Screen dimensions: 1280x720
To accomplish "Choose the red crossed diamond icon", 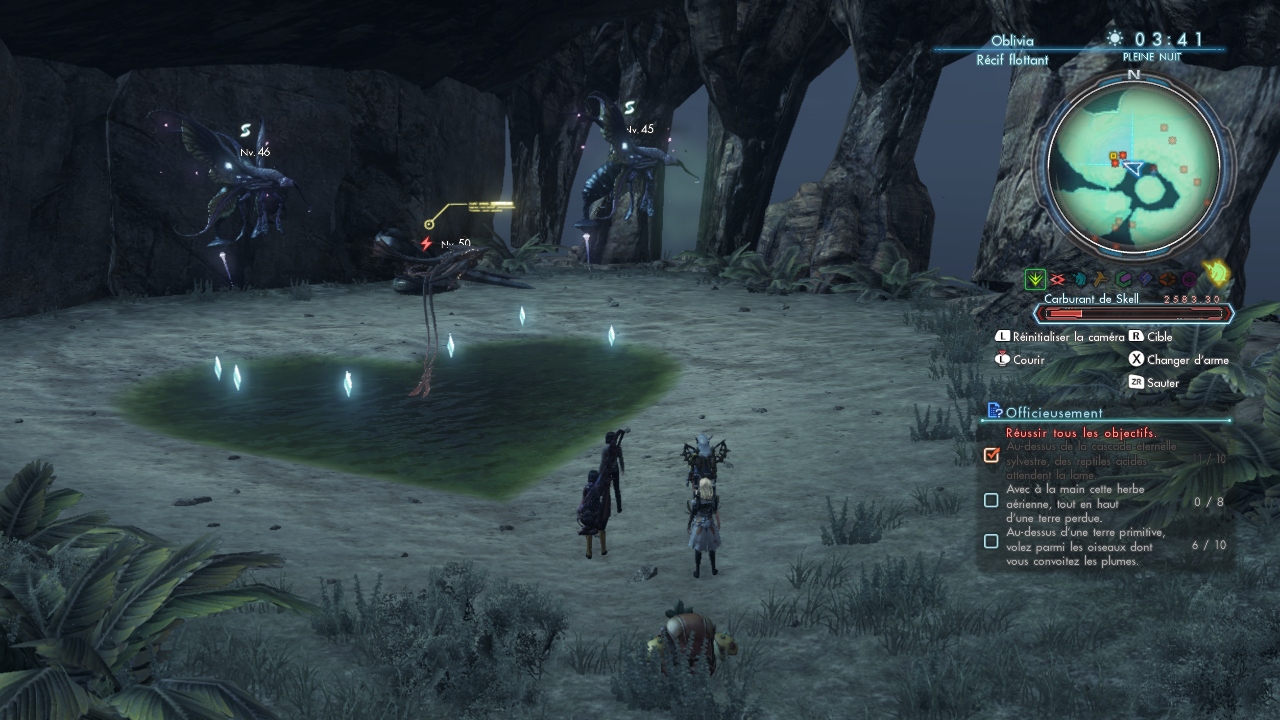I will click(x=1057, y=280).
